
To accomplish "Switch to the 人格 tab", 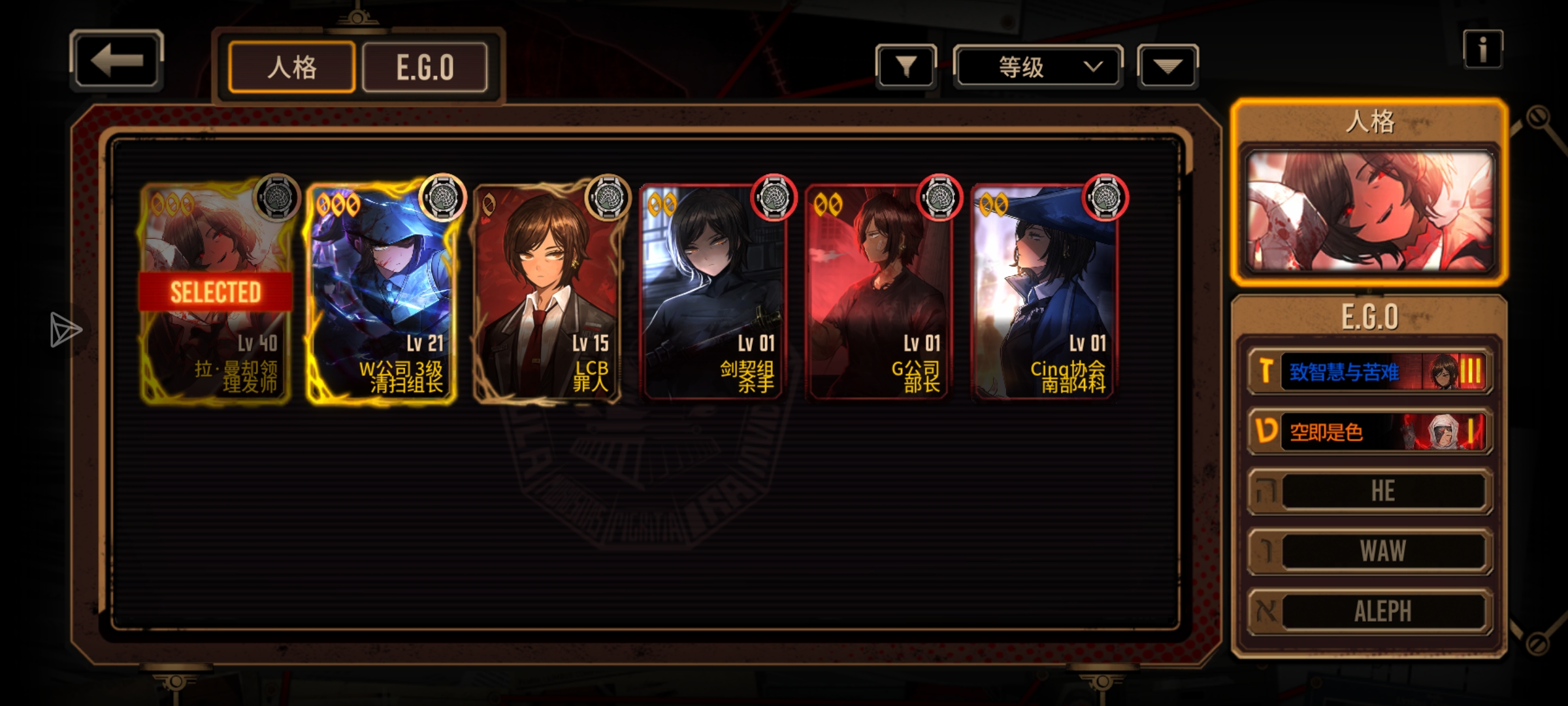I will [x=291, y=67].
